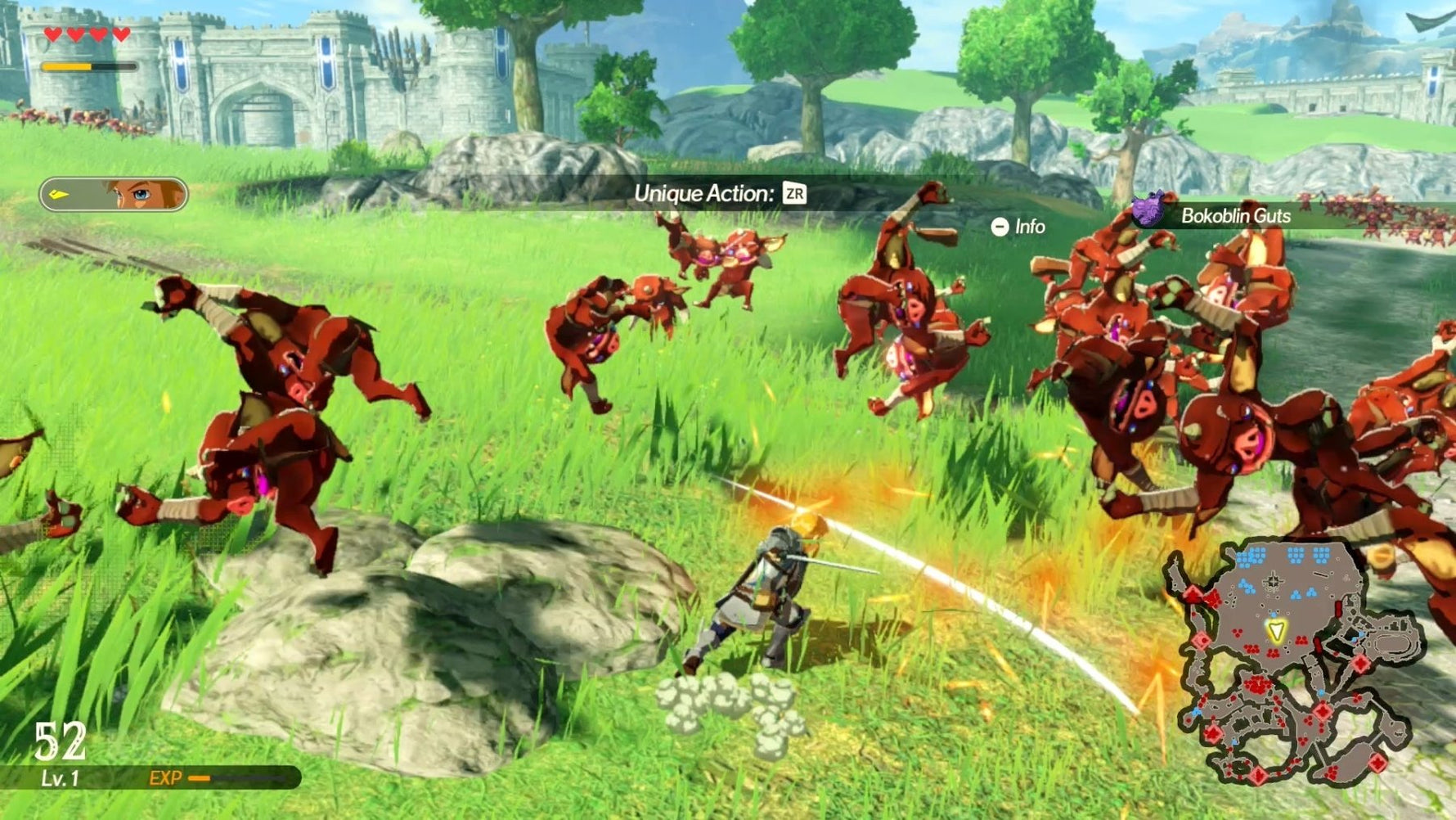Click the Bokoblin Guts text label
Viewport: 1456px width, 820px height.
(1235, 217)
